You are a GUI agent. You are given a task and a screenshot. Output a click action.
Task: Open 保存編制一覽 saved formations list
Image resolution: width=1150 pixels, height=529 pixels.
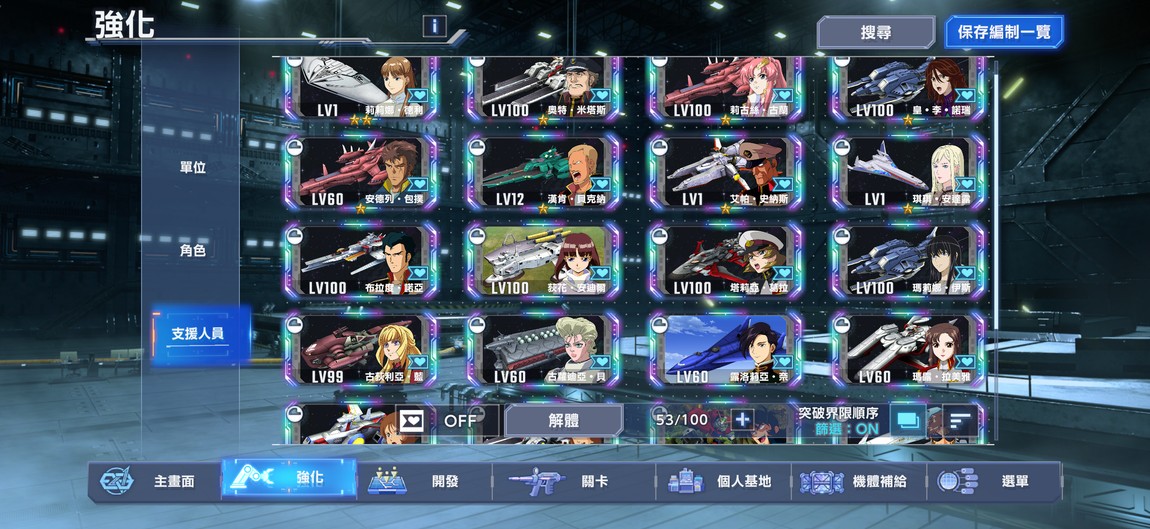click(1003, 32)
